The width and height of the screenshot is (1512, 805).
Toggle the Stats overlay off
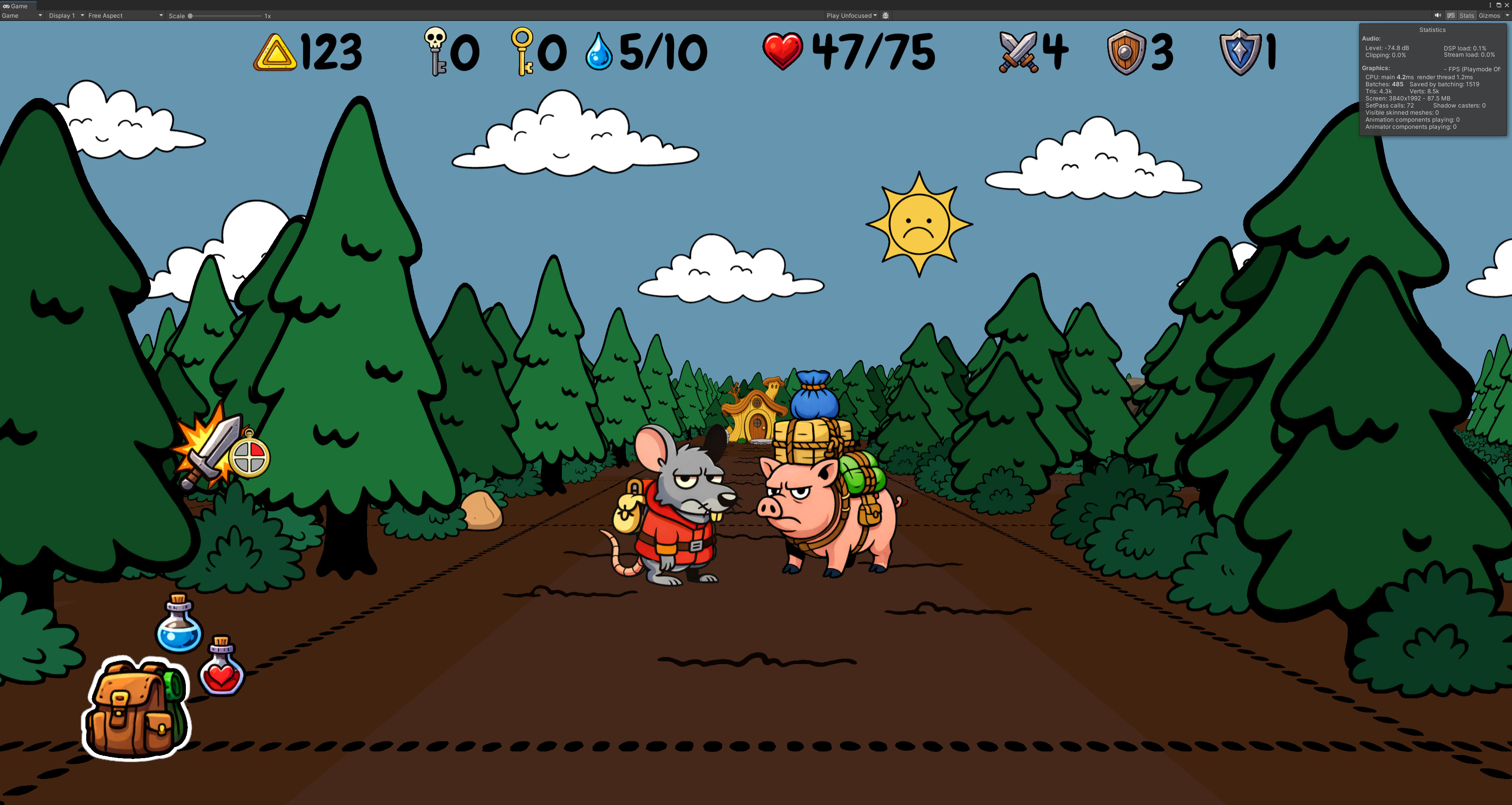[x=1466, y=15]
